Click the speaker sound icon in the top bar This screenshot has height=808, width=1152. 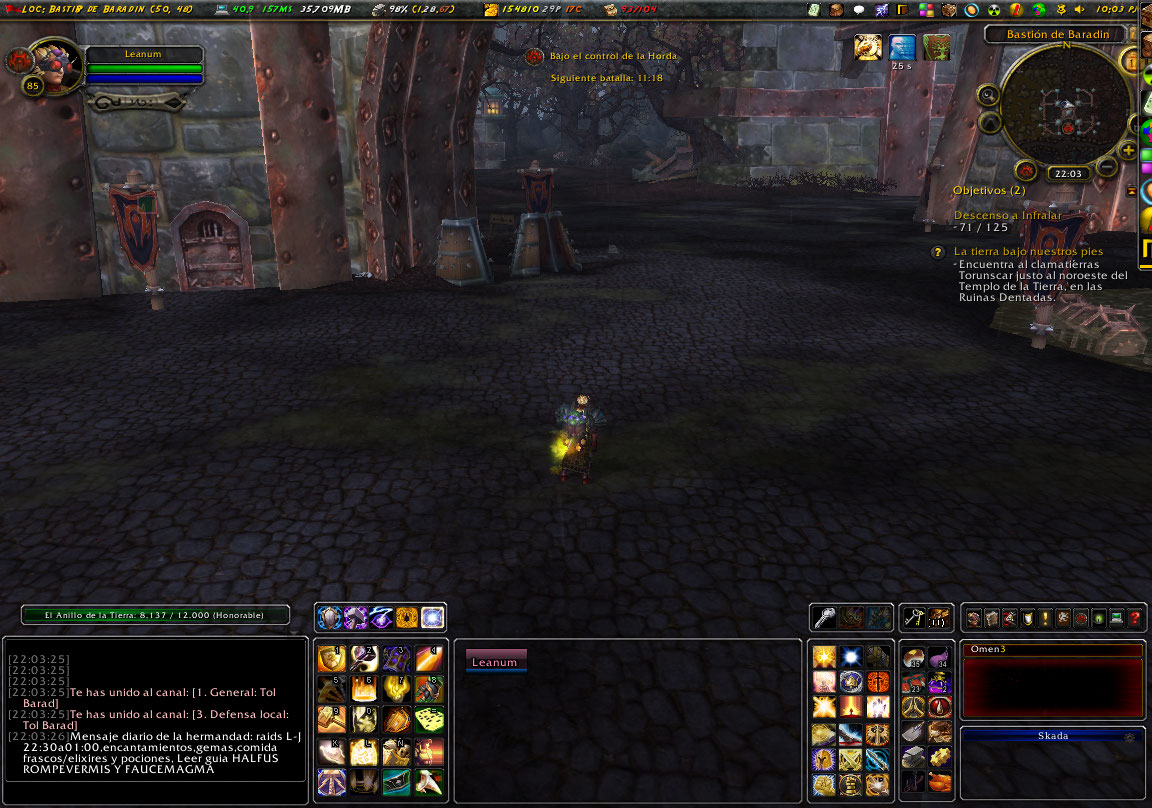pyautogui.click(x=1078, y=10)
